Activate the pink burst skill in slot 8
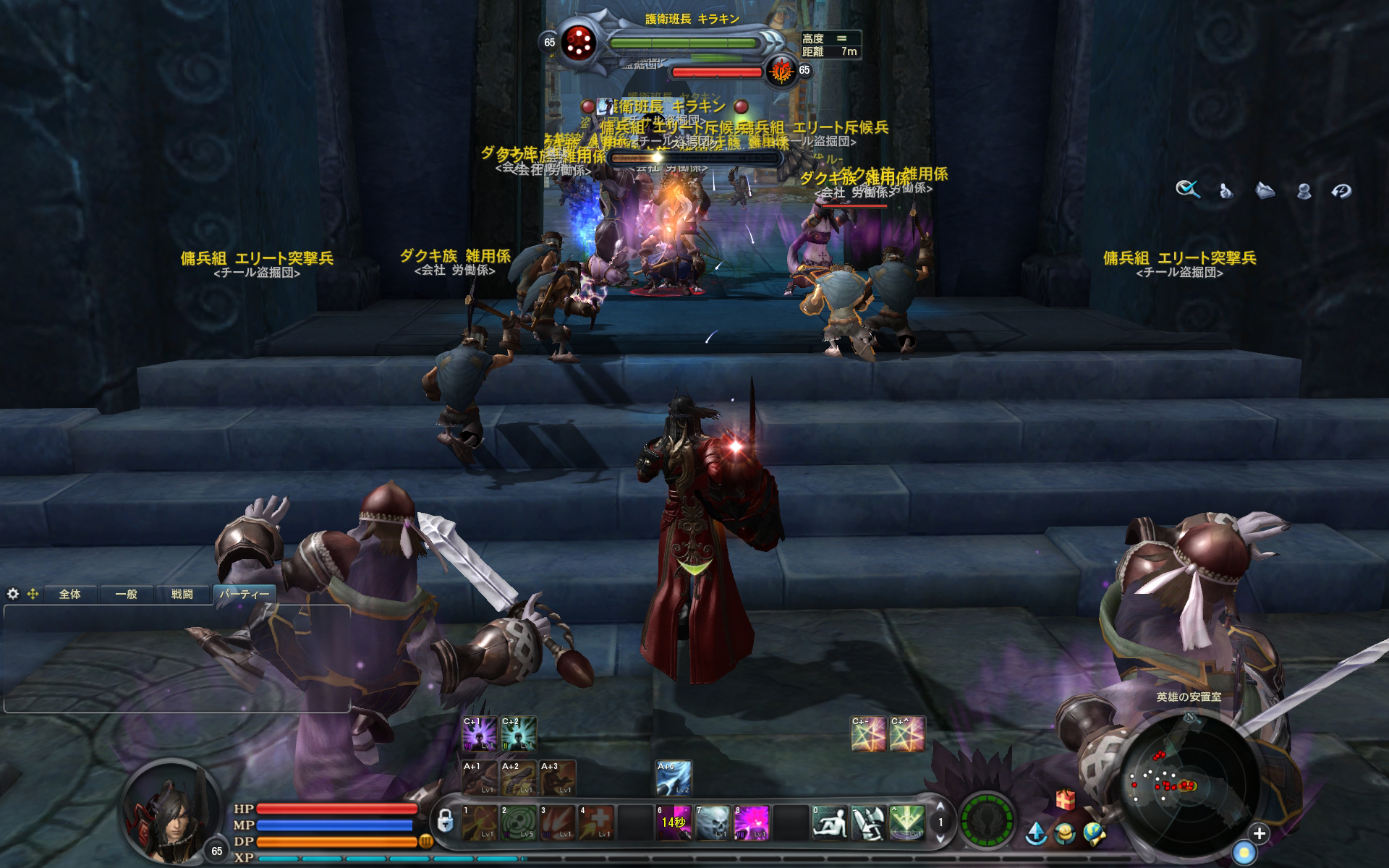The height and width of the screenshot is (868, 1389). (x=751, y=822)
